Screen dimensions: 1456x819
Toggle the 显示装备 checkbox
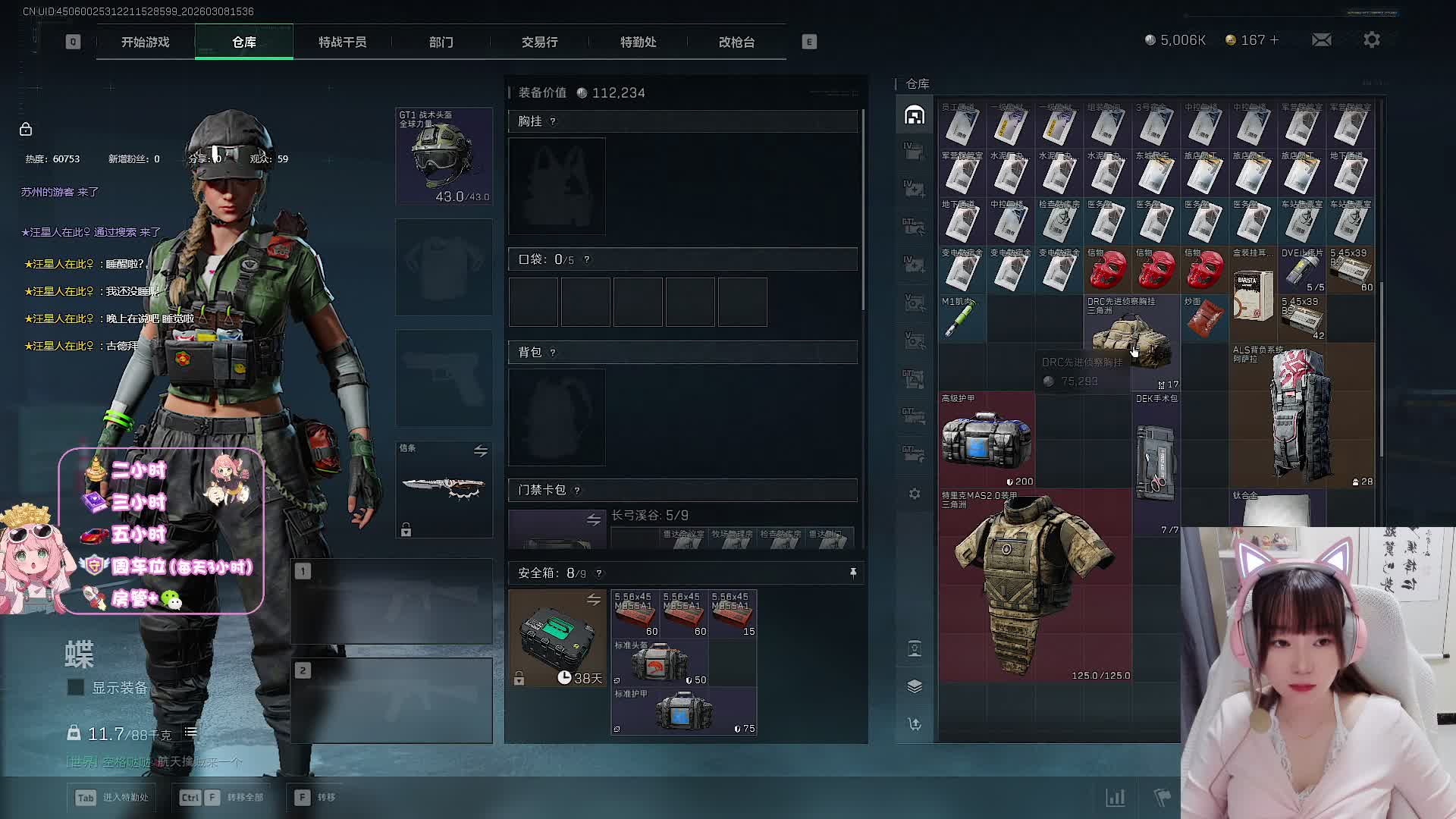click(x=76, y=688)
